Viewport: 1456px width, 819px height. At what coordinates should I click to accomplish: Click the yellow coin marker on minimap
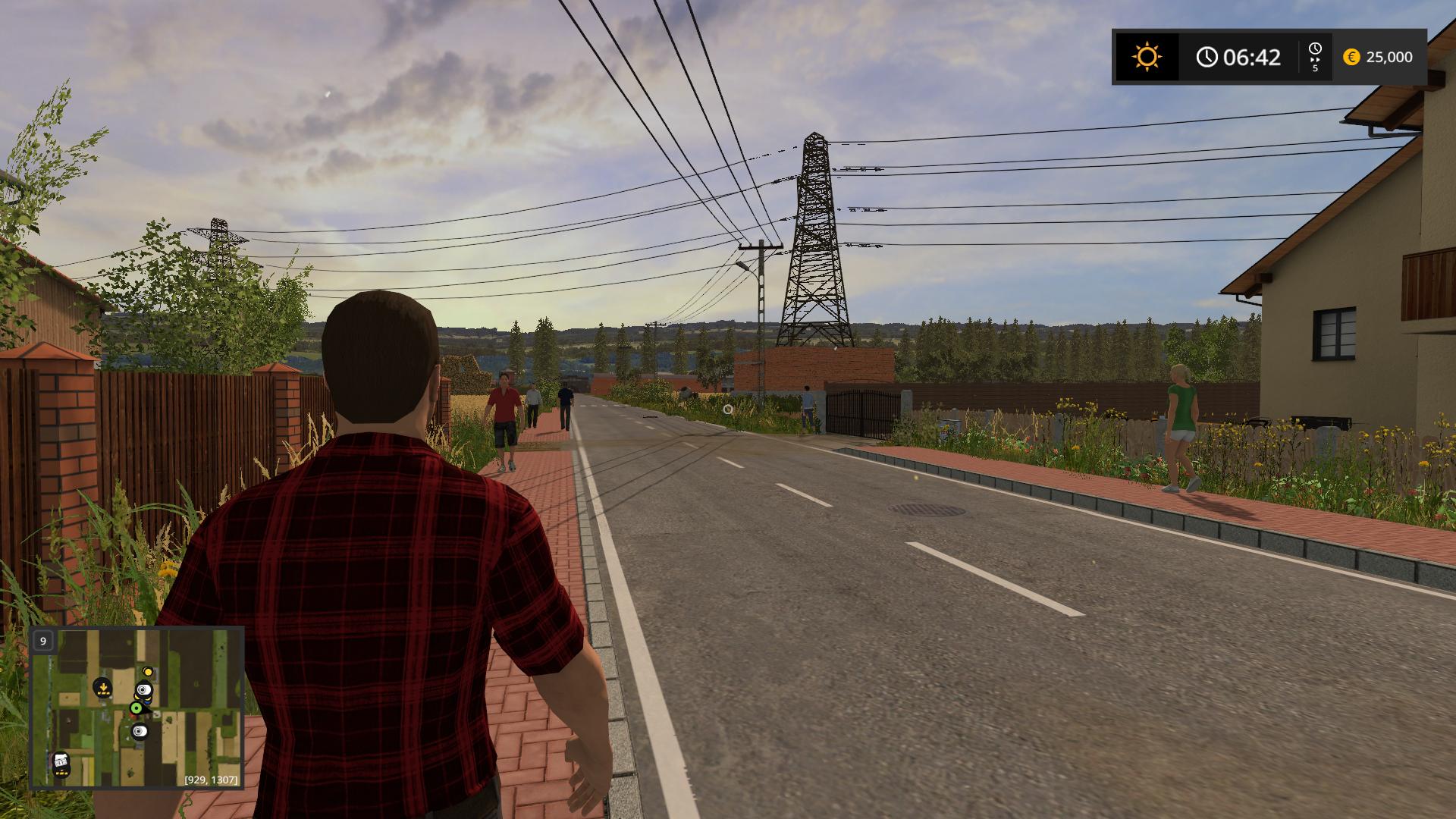tap(148, 672)
